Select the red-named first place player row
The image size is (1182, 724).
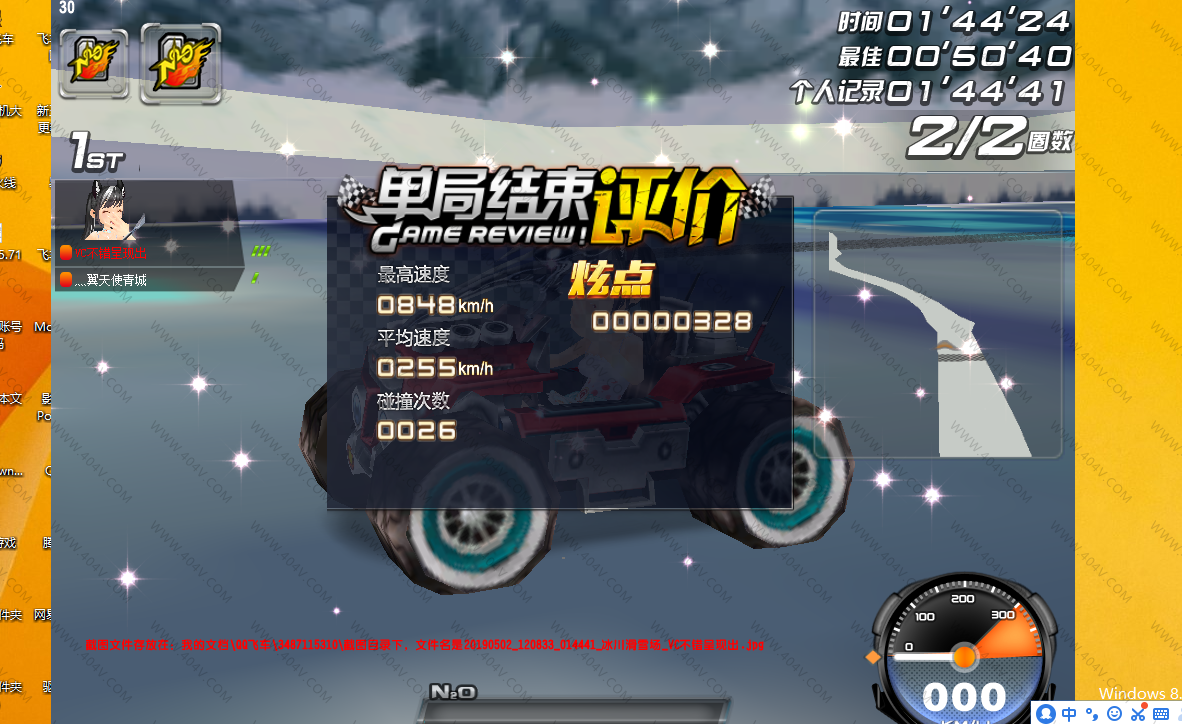pos(148,253)
